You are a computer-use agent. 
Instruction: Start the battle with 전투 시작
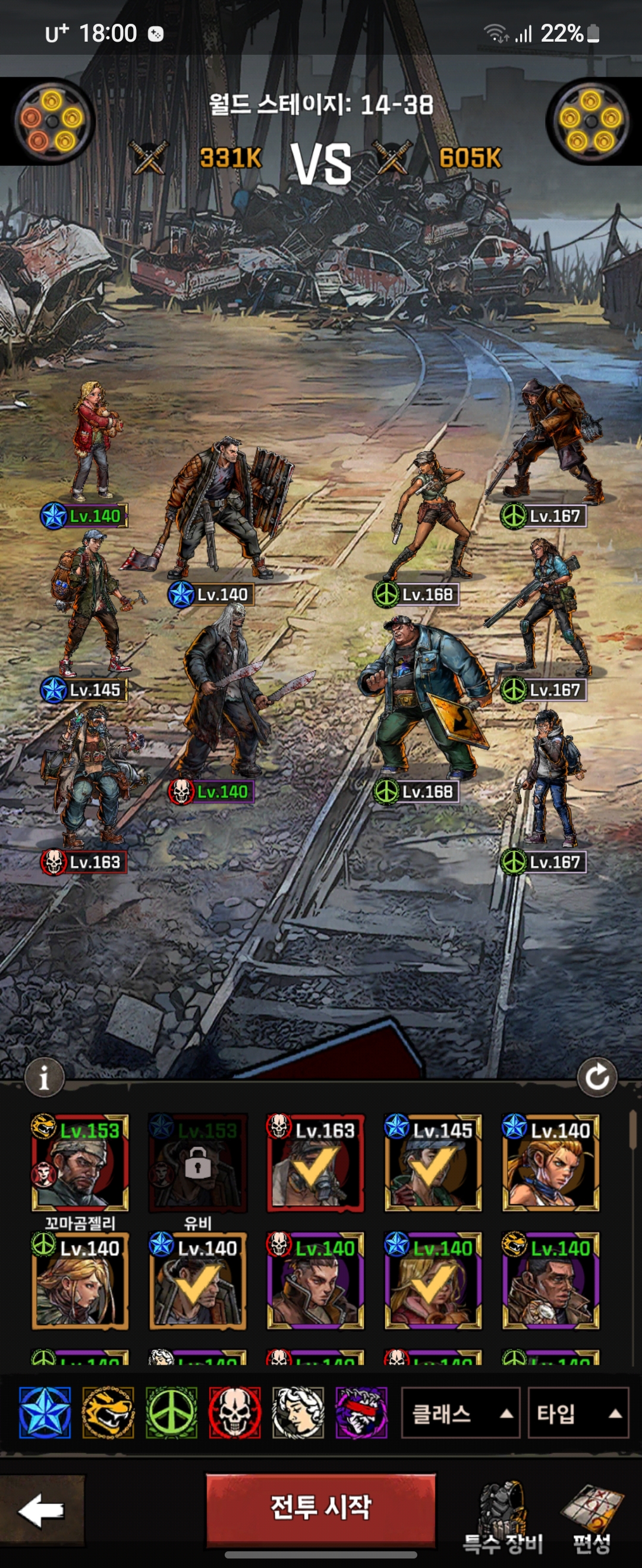[x=320, y=1508]
